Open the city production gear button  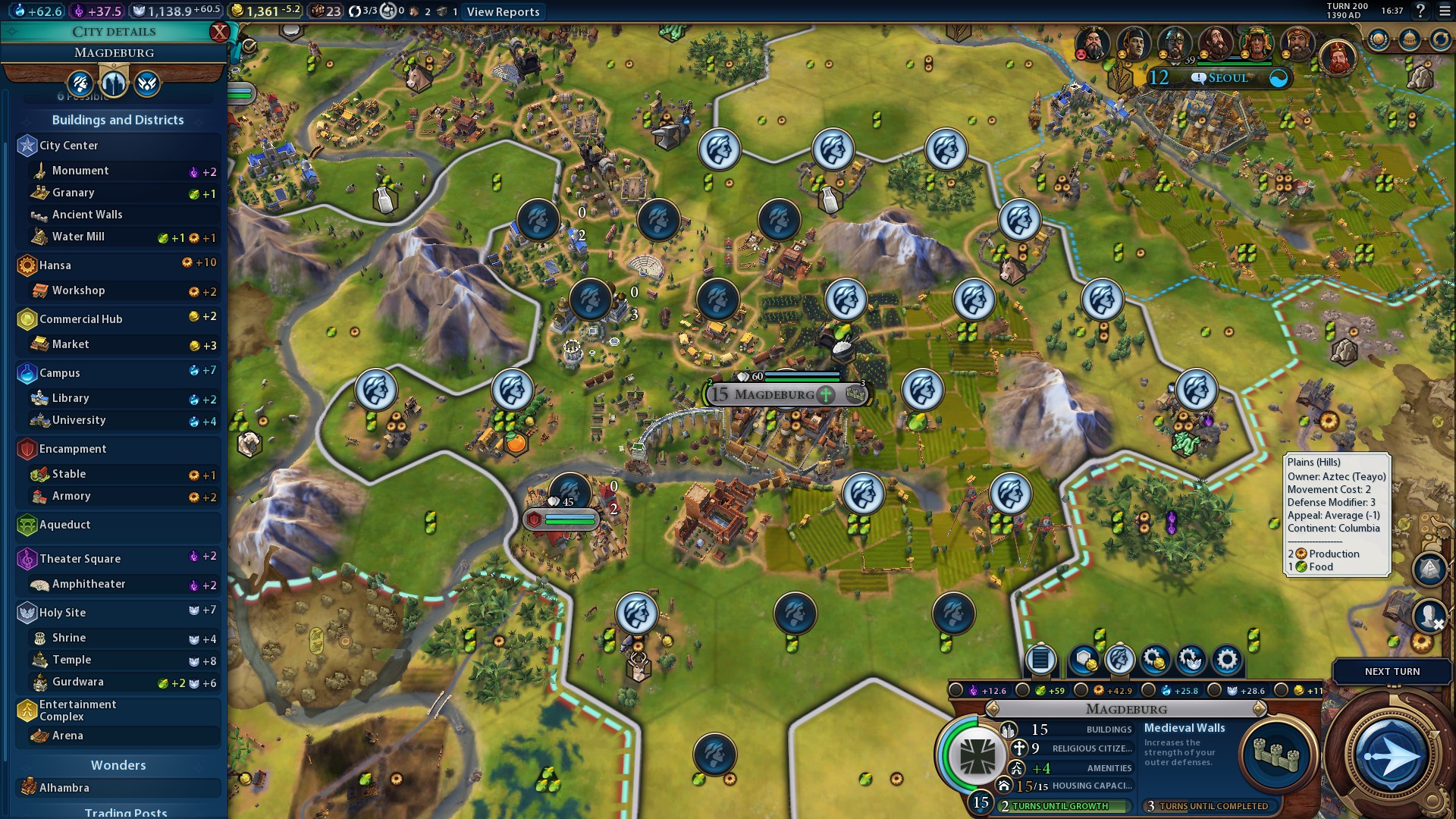click(1226, 660)
